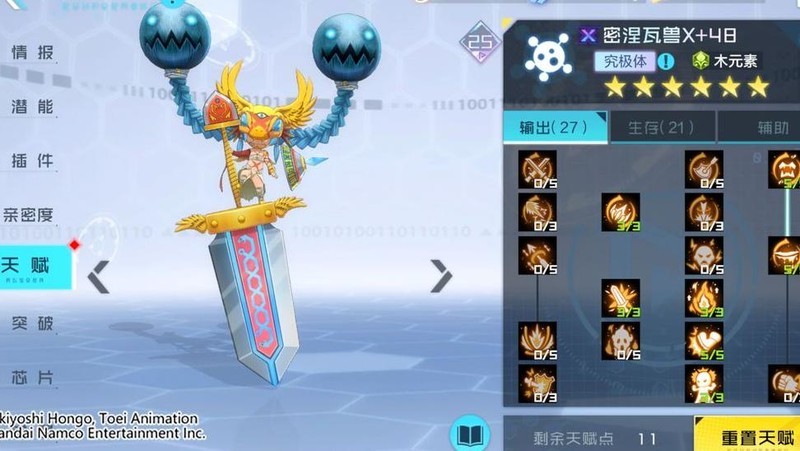Go to the 插件 plugin menu

pos(32,161)
